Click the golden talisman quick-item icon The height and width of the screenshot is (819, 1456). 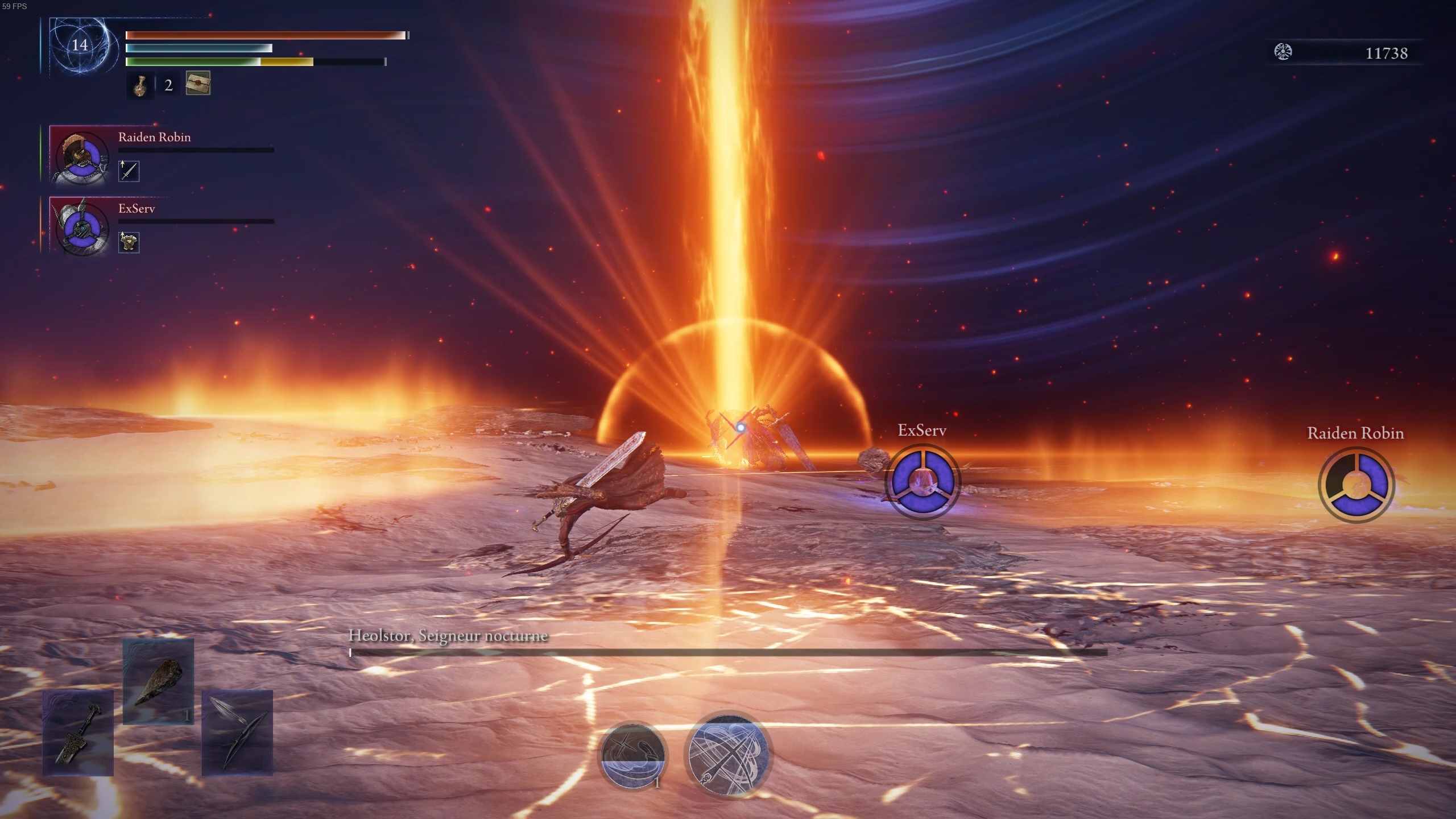click(140, 86)
